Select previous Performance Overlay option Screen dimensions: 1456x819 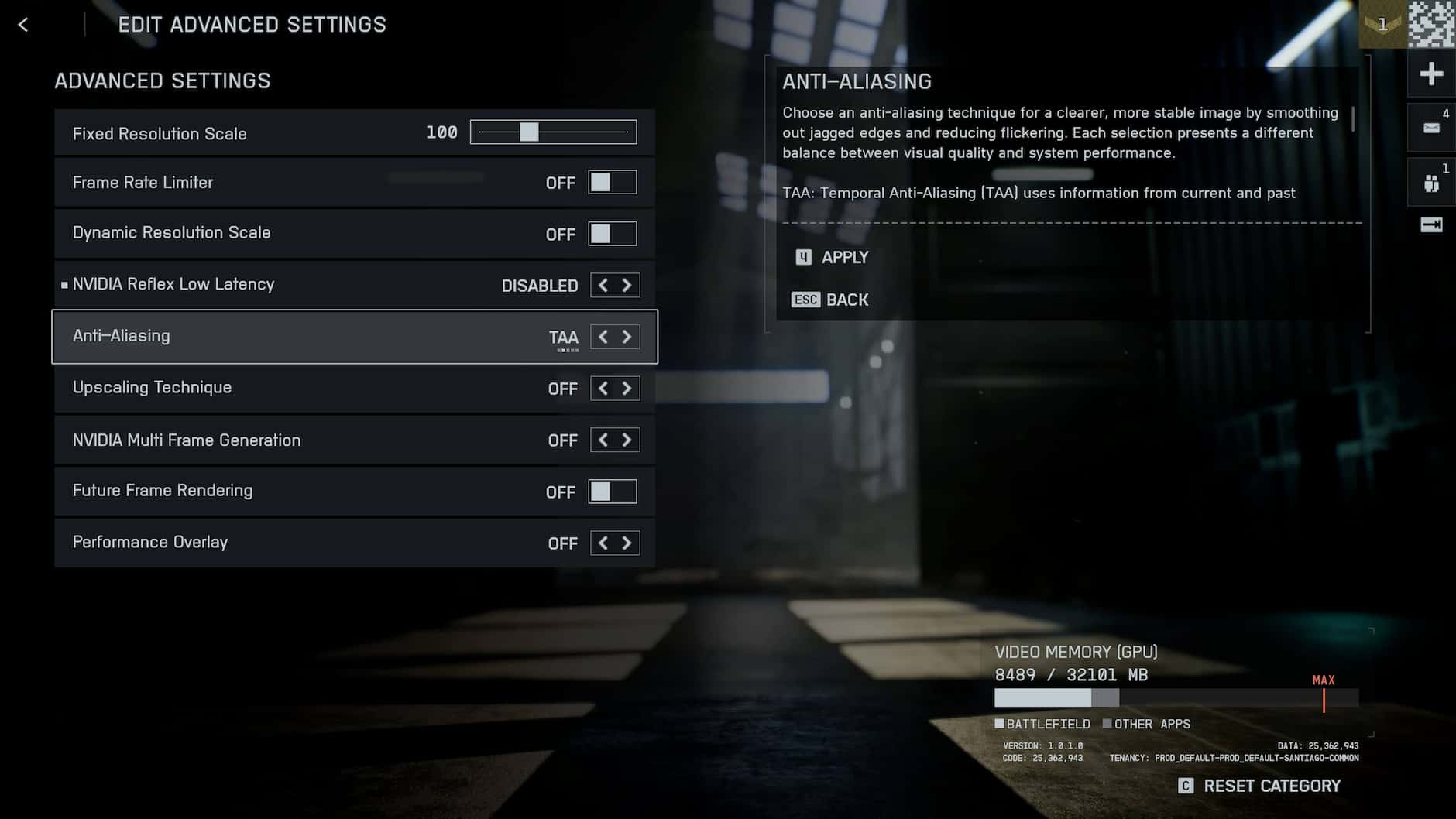click(x=603, y=543)
